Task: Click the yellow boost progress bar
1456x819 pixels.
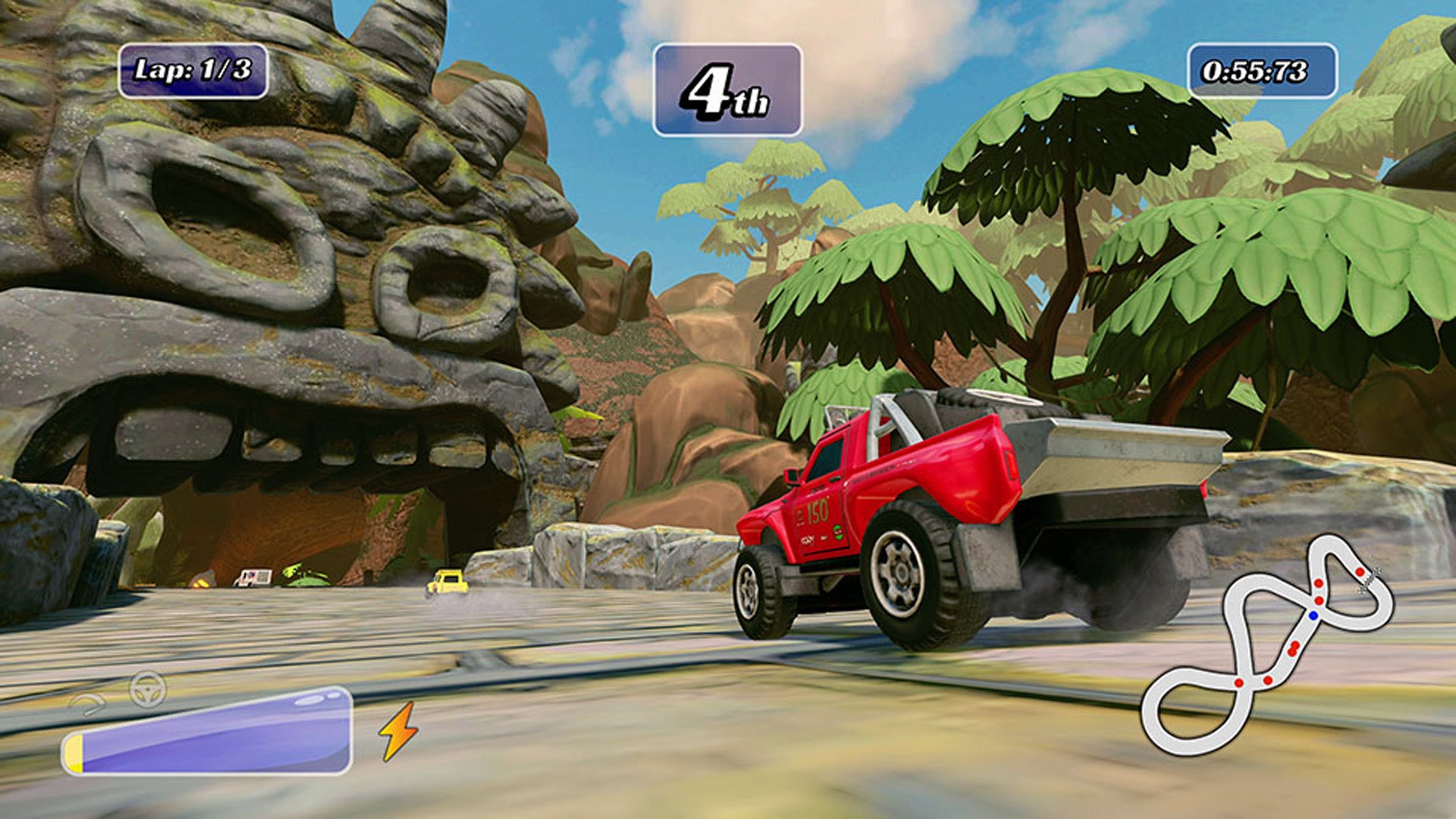Action: coord(76,752)
